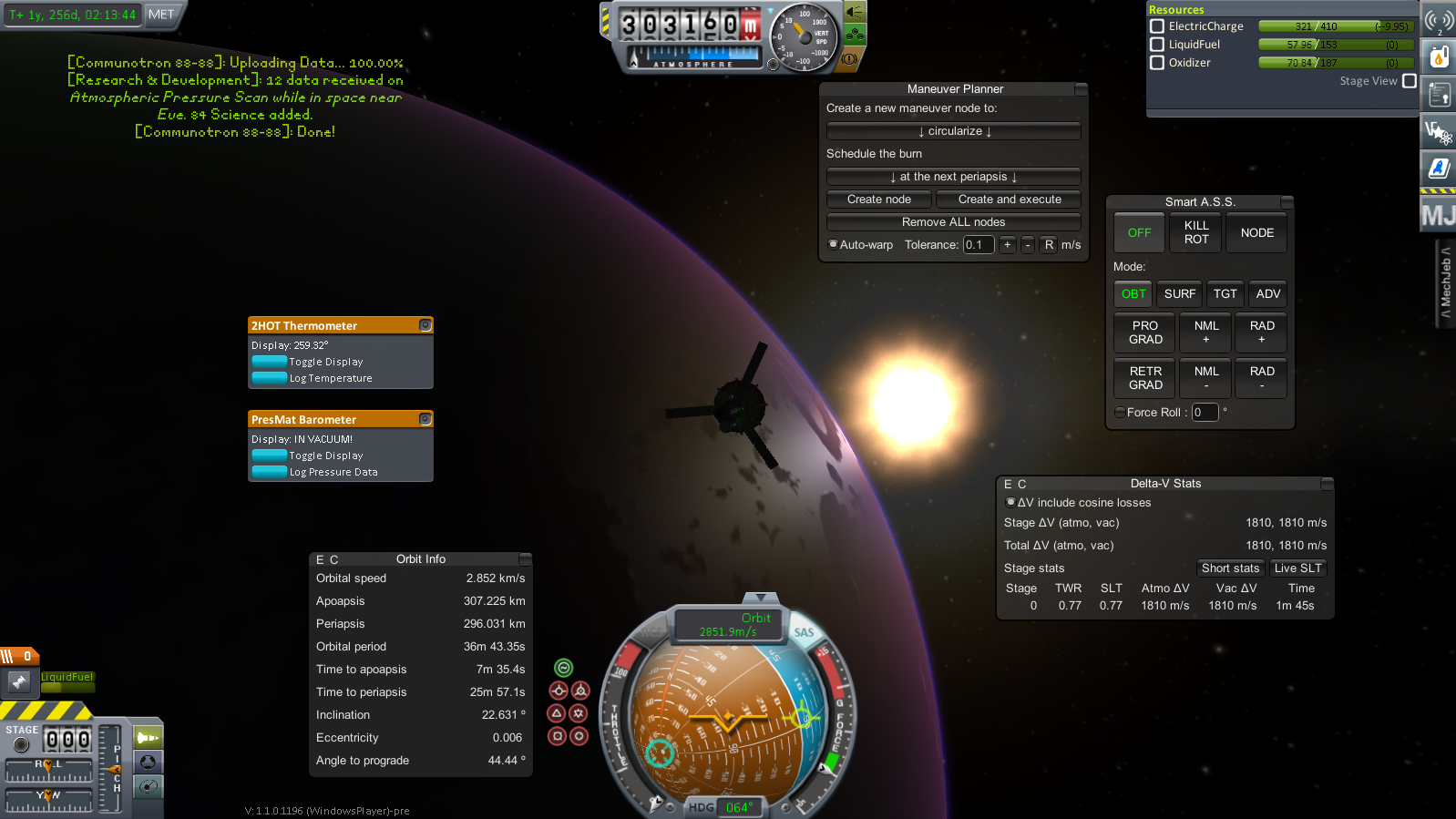Toggle ΔV include cosine losses
Screen dimensions: 1456x819
click(1010, 502)
